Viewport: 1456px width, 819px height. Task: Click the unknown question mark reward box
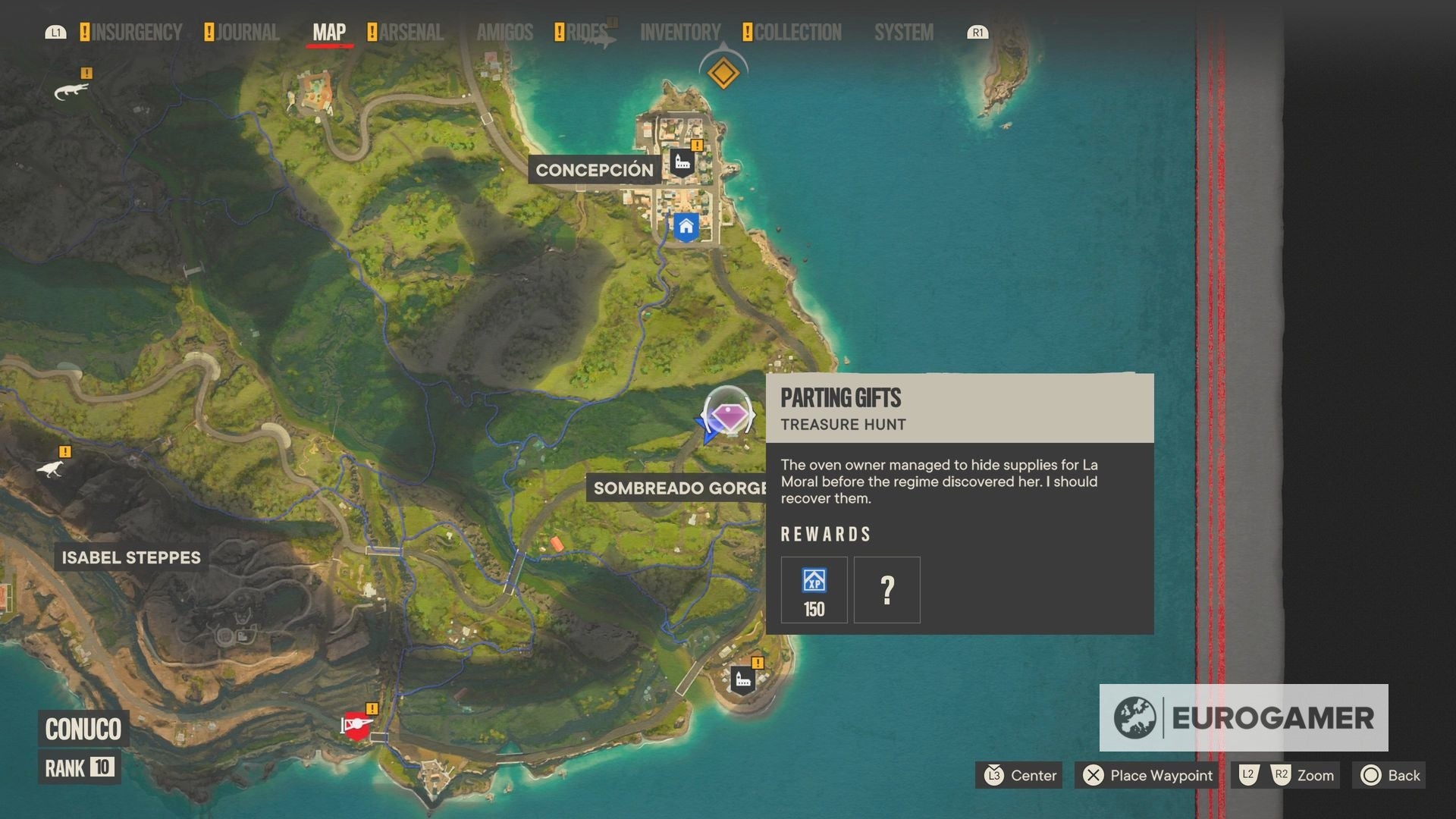[x=886, y=589]
